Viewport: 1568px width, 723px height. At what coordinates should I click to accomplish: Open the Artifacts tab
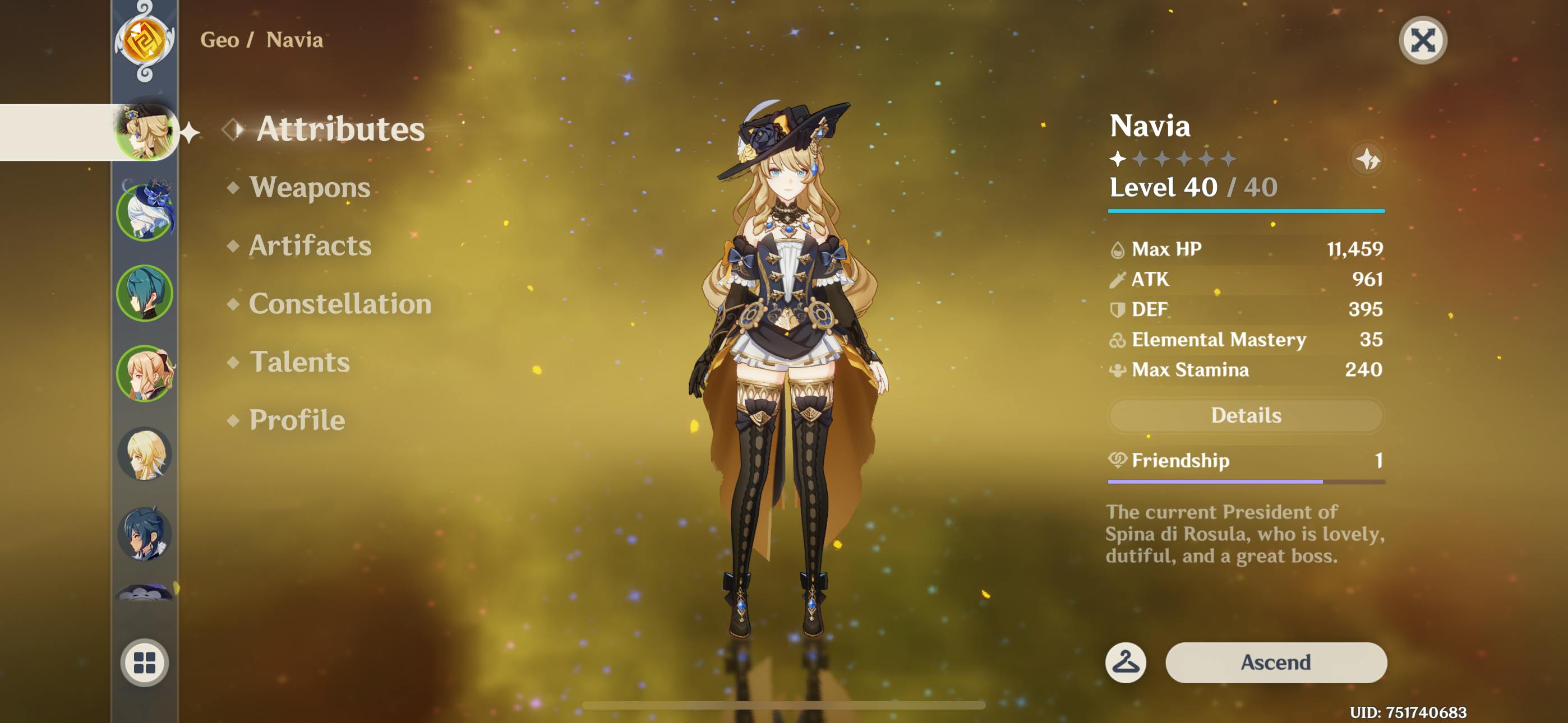click(310, 246)
